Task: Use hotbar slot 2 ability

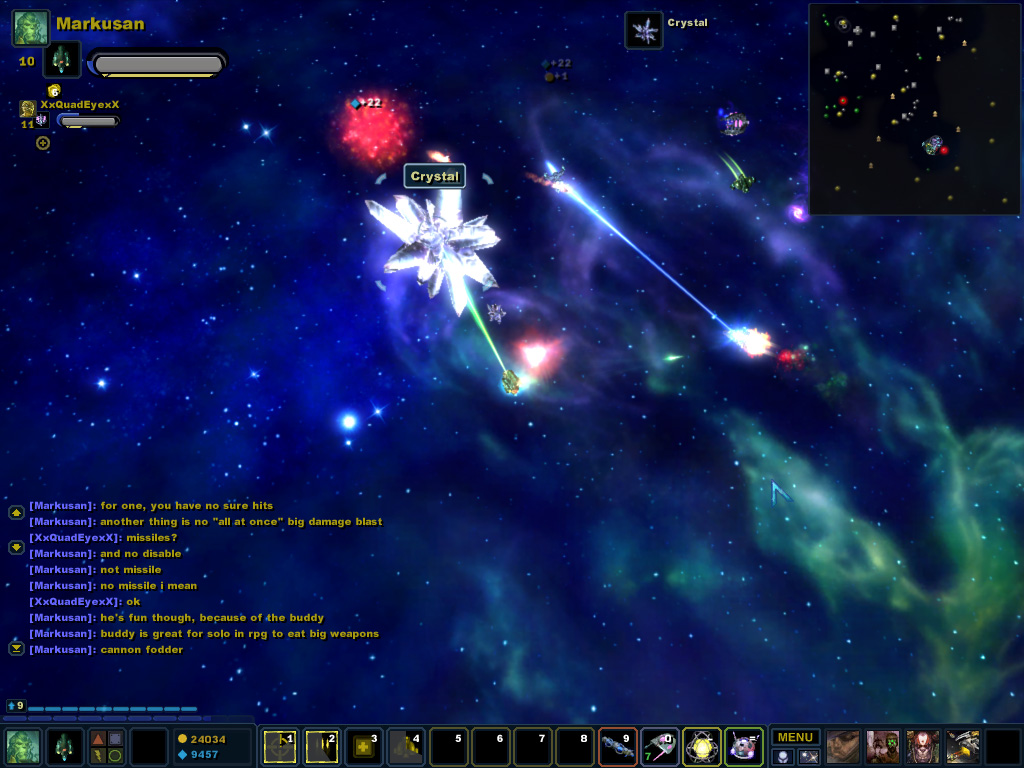Action: pos(322,747)
